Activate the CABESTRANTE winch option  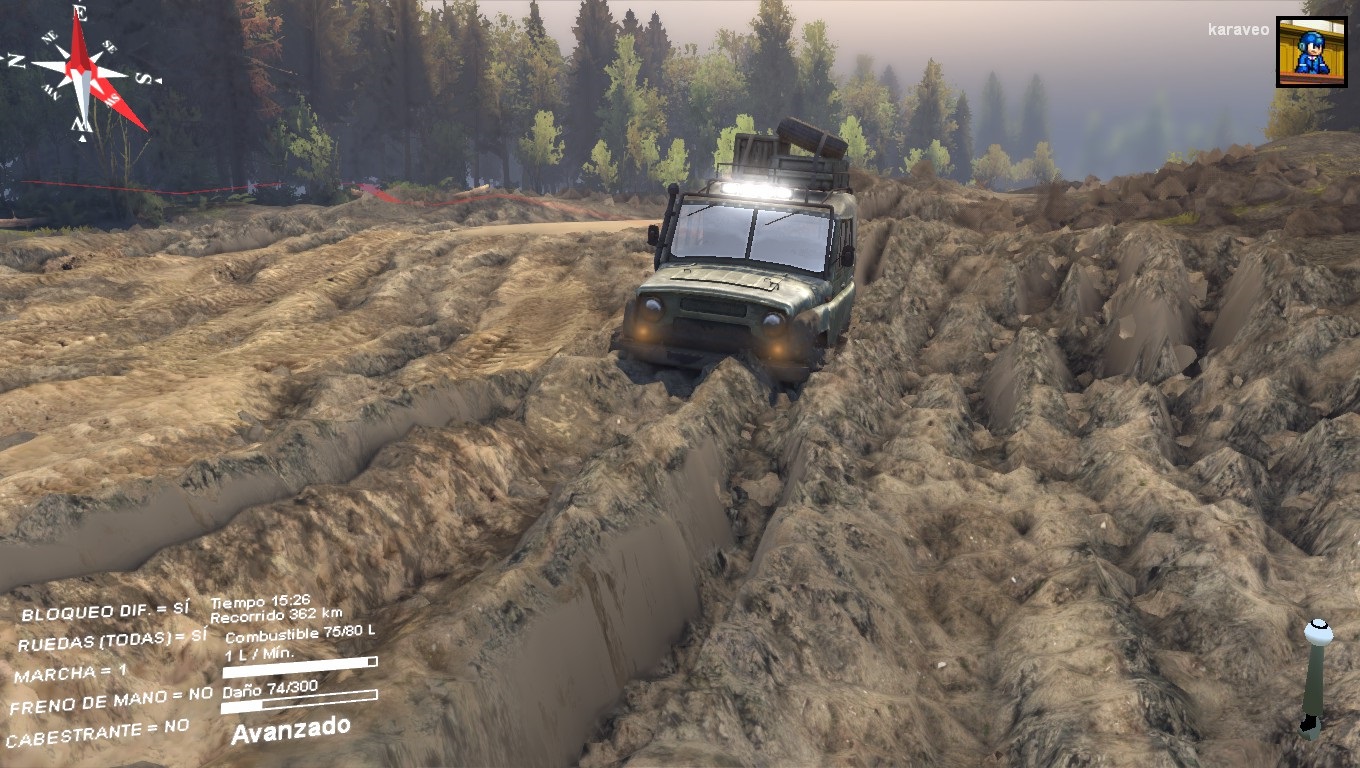tap(97, 734)
